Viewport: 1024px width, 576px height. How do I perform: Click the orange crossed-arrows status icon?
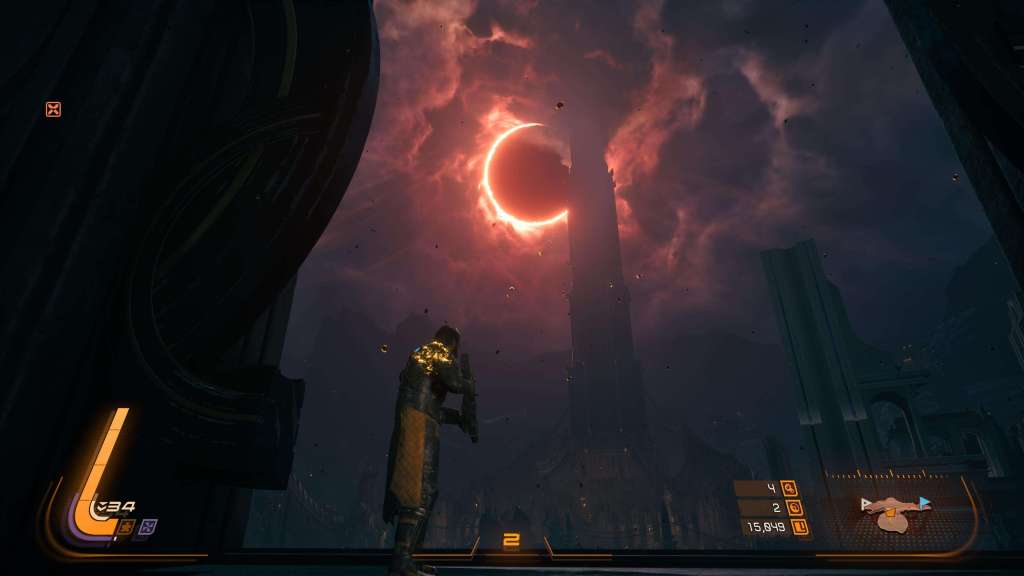click(53, 109)
